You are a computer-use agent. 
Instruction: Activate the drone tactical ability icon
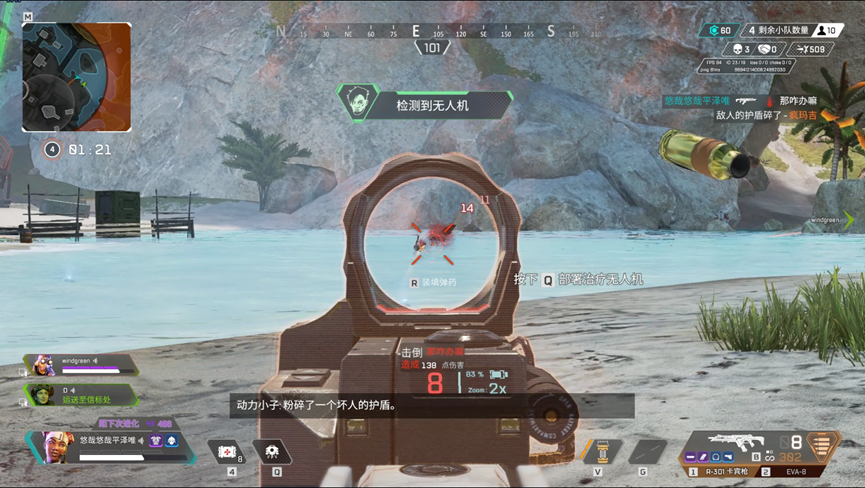(x=273, y=452)
